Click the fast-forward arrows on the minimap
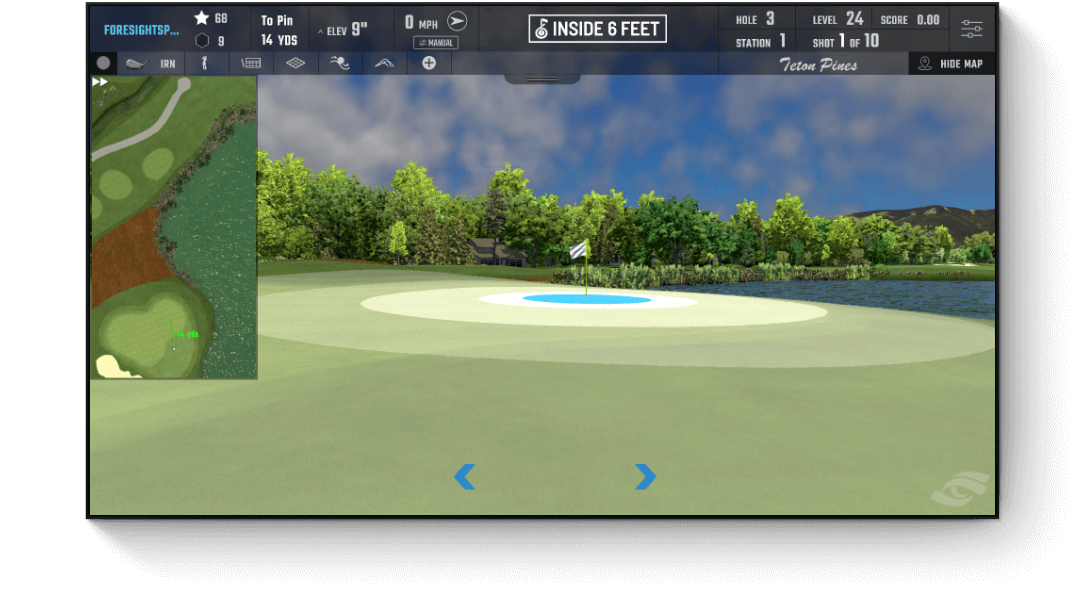The image size is (1082, 602). [100, 82]
